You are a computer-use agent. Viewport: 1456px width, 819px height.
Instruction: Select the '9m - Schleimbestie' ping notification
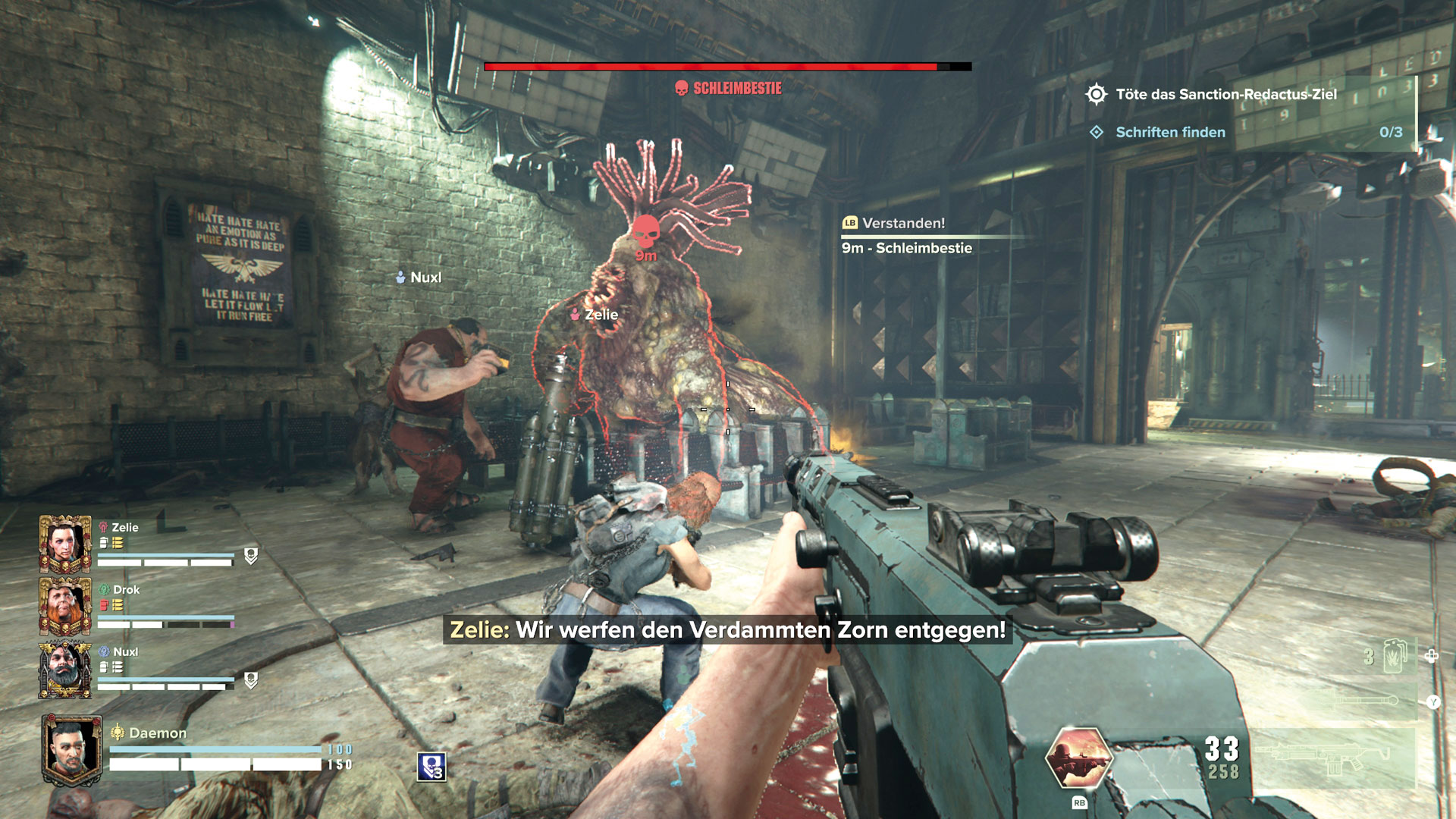[907, 248]
